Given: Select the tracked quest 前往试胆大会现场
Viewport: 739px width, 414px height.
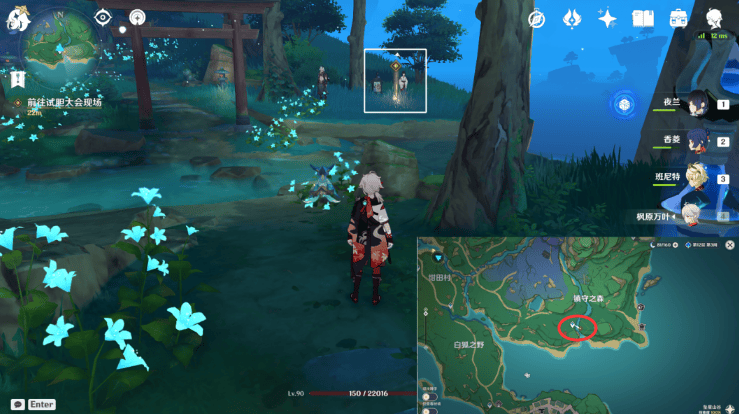Looking at the screenshot, I should point(64,102).
